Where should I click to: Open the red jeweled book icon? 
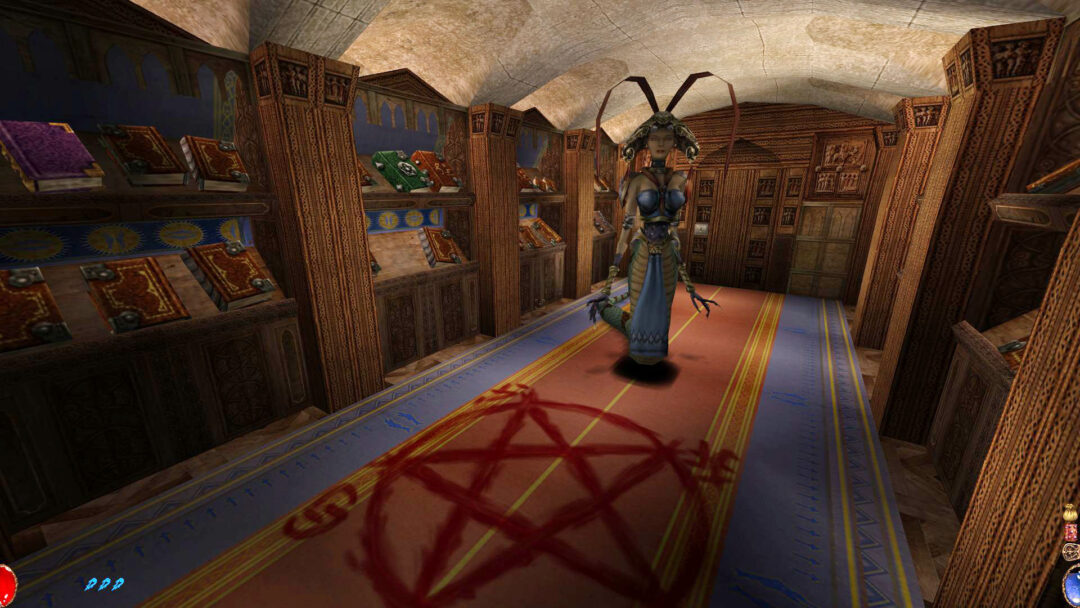1071,531
